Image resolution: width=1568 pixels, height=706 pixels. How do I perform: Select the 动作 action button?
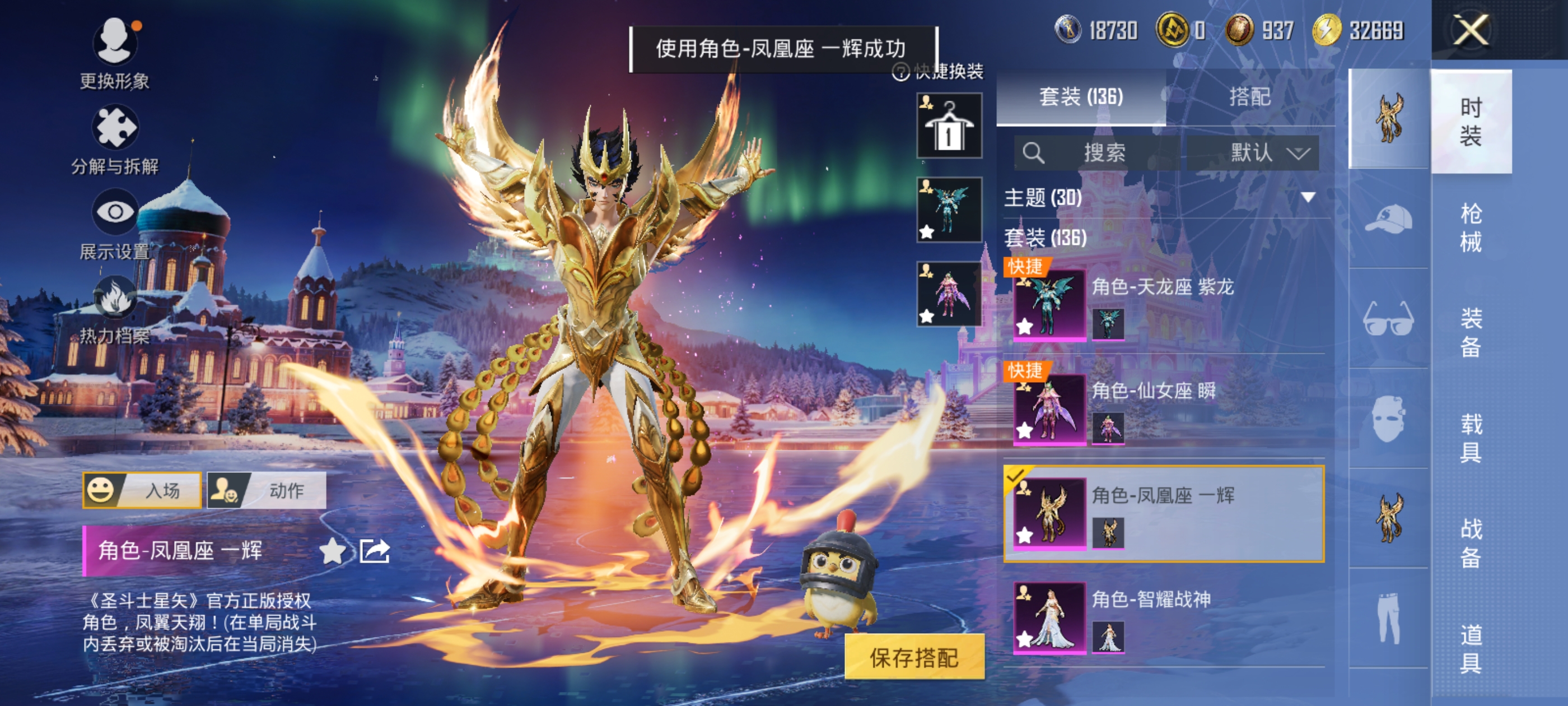[267, 490]
